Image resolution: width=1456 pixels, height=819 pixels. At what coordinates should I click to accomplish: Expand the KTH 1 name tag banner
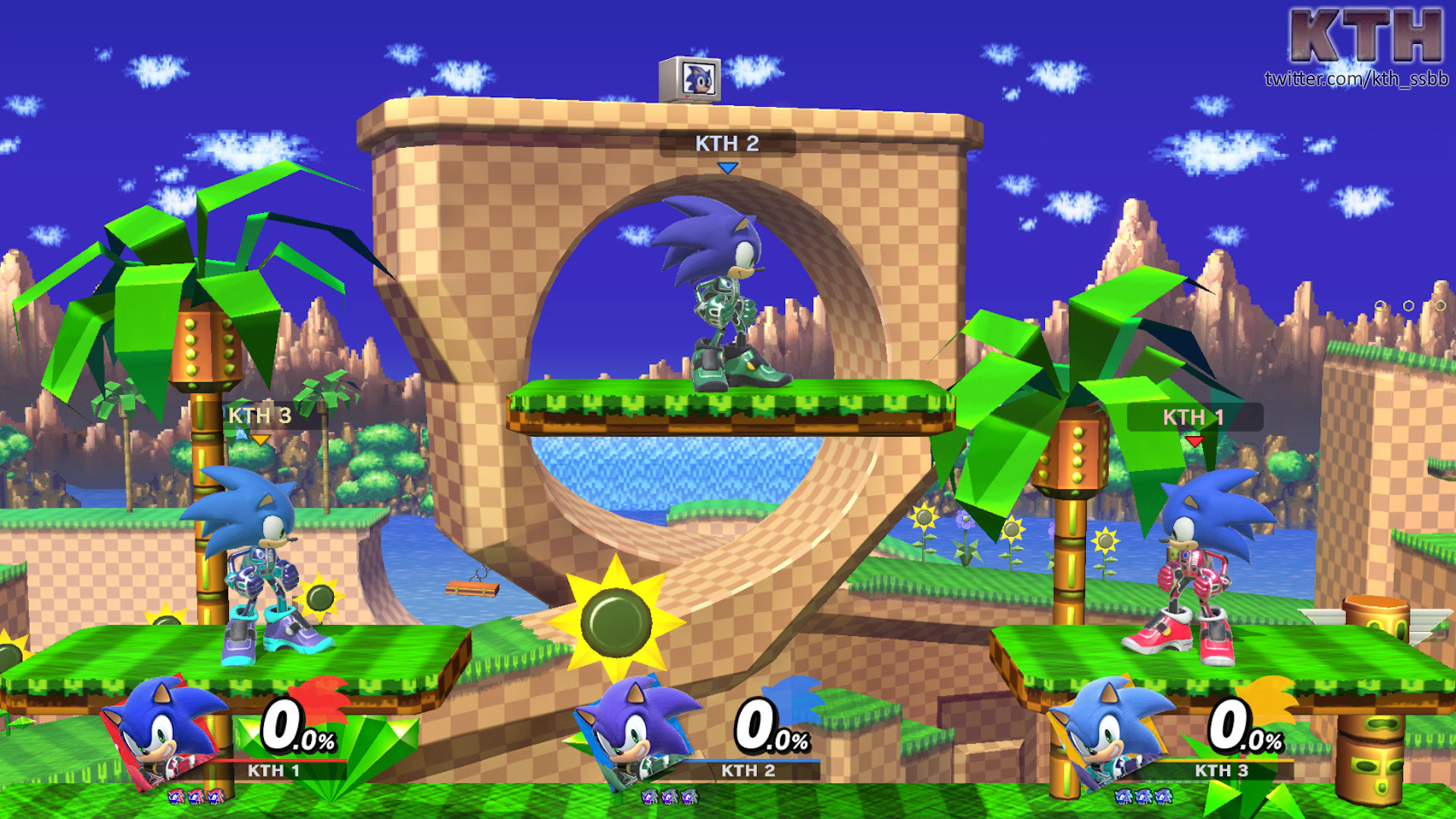[1194, 416]
